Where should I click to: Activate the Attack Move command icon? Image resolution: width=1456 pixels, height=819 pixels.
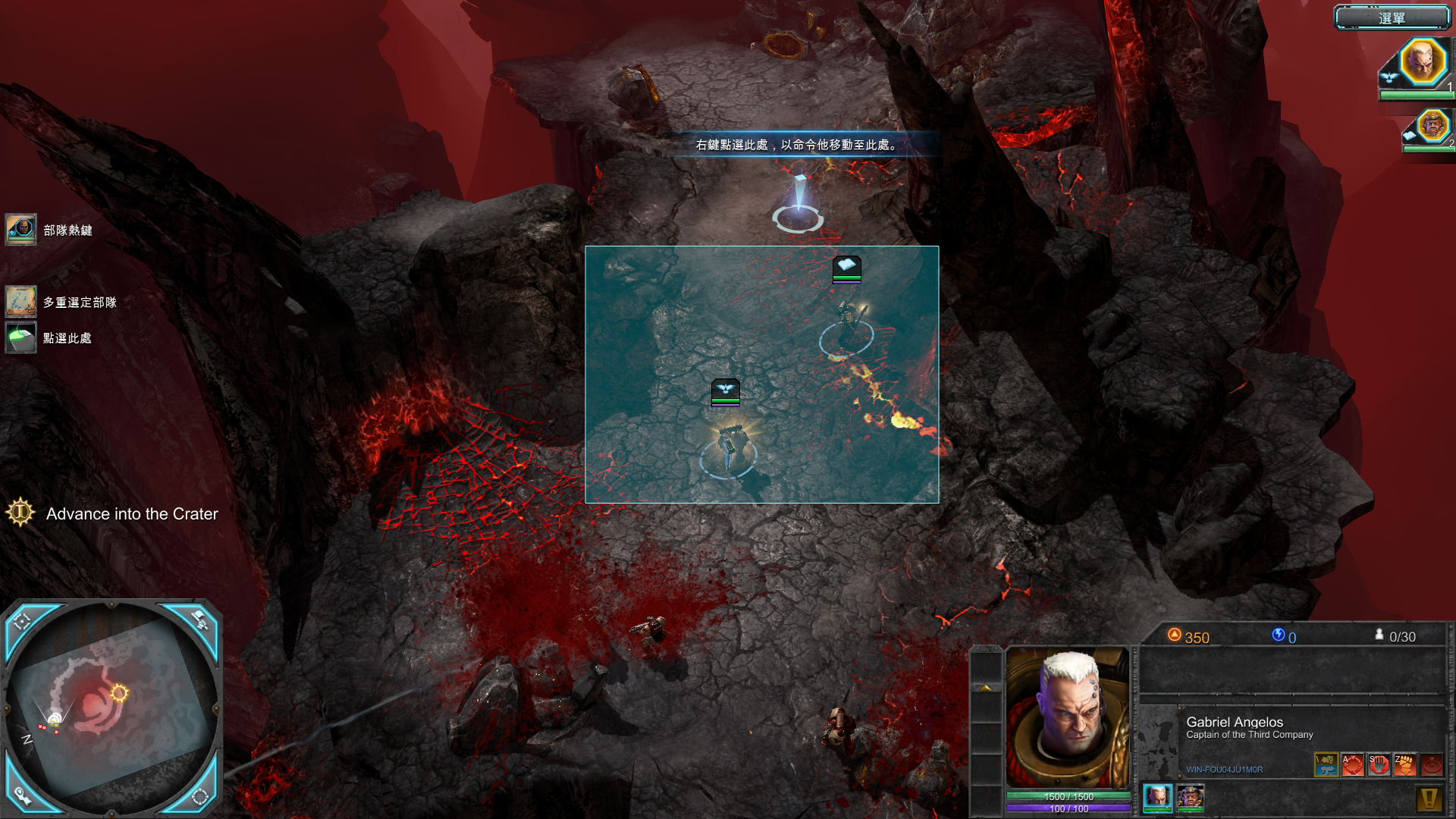coord(1353,764)
